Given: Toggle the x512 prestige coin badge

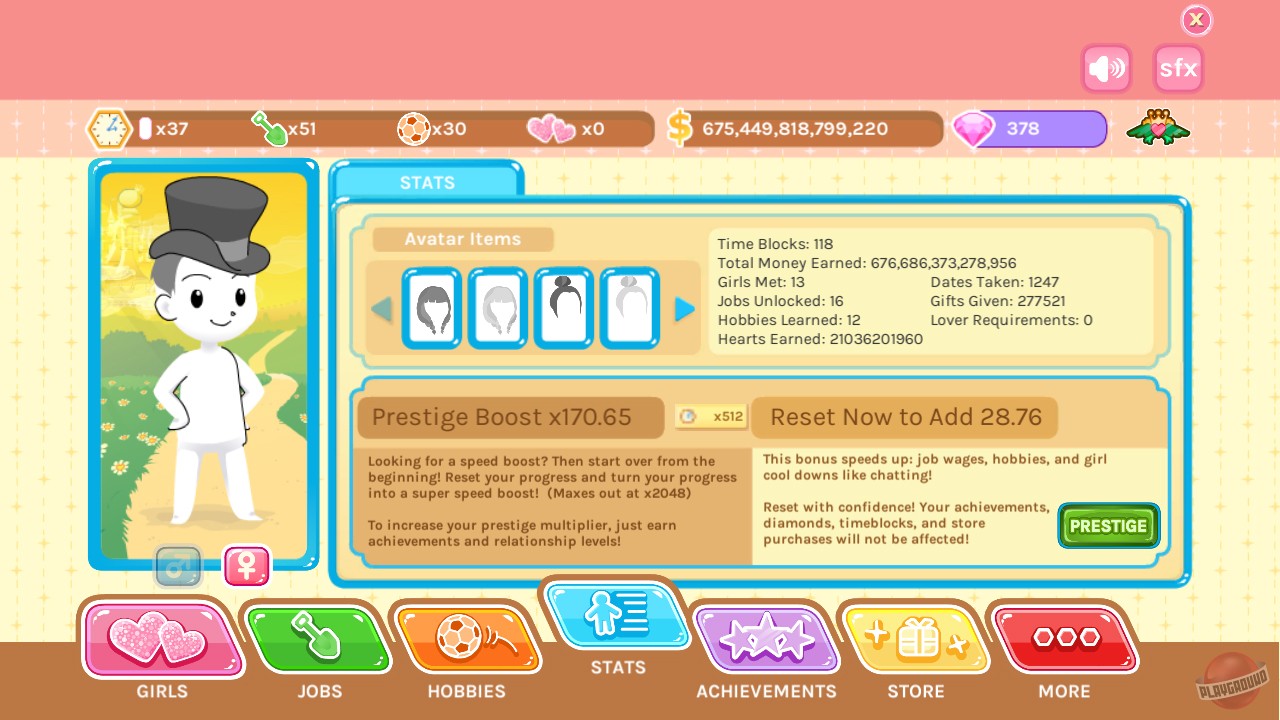Looking at the screenshot, I should (711, 417).
